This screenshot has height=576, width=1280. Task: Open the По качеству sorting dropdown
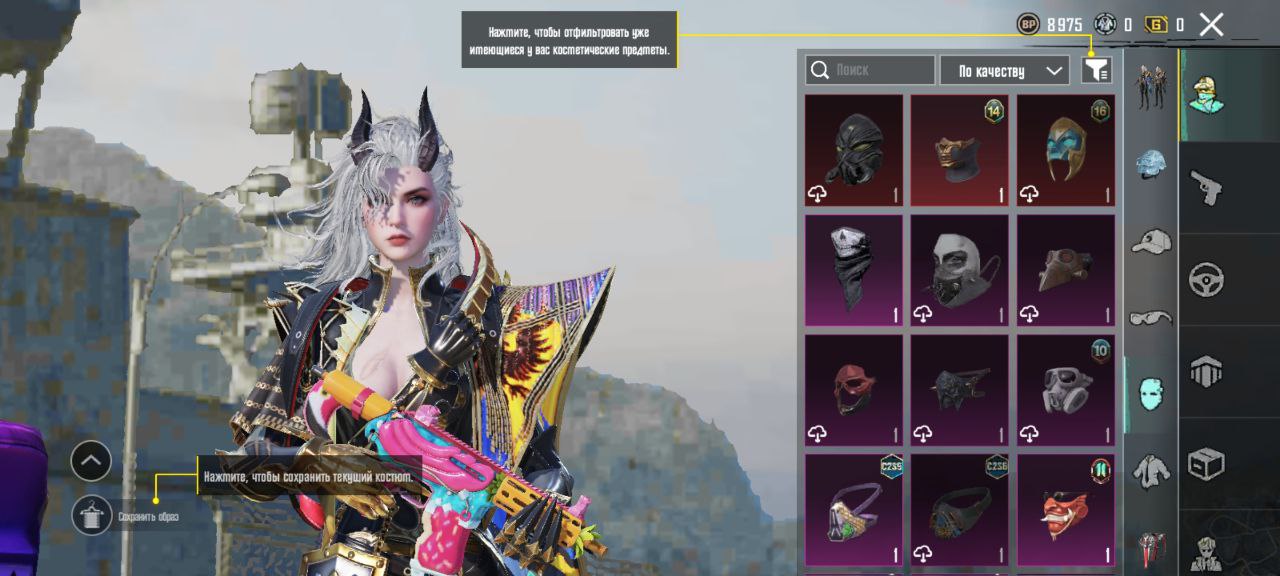(1004, 70)
